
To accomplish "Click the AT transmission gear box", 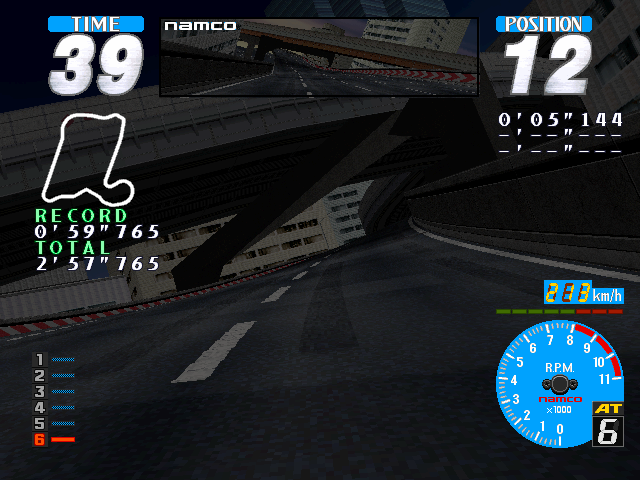I will [607, 424].
